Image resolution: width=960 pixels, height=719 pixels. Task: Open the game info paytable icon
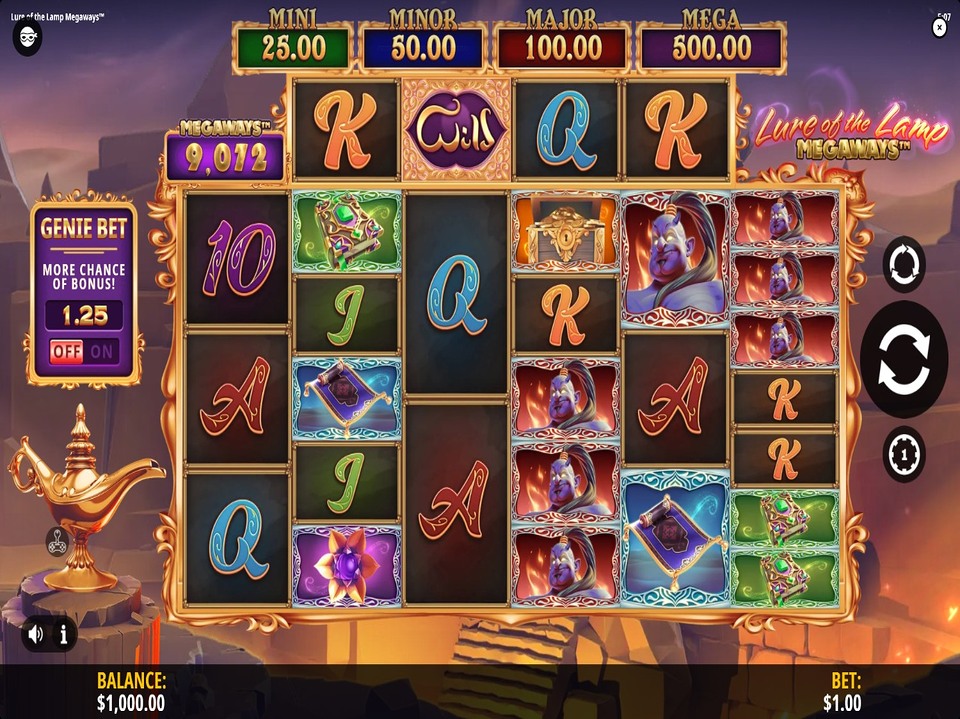pos(63,633)
